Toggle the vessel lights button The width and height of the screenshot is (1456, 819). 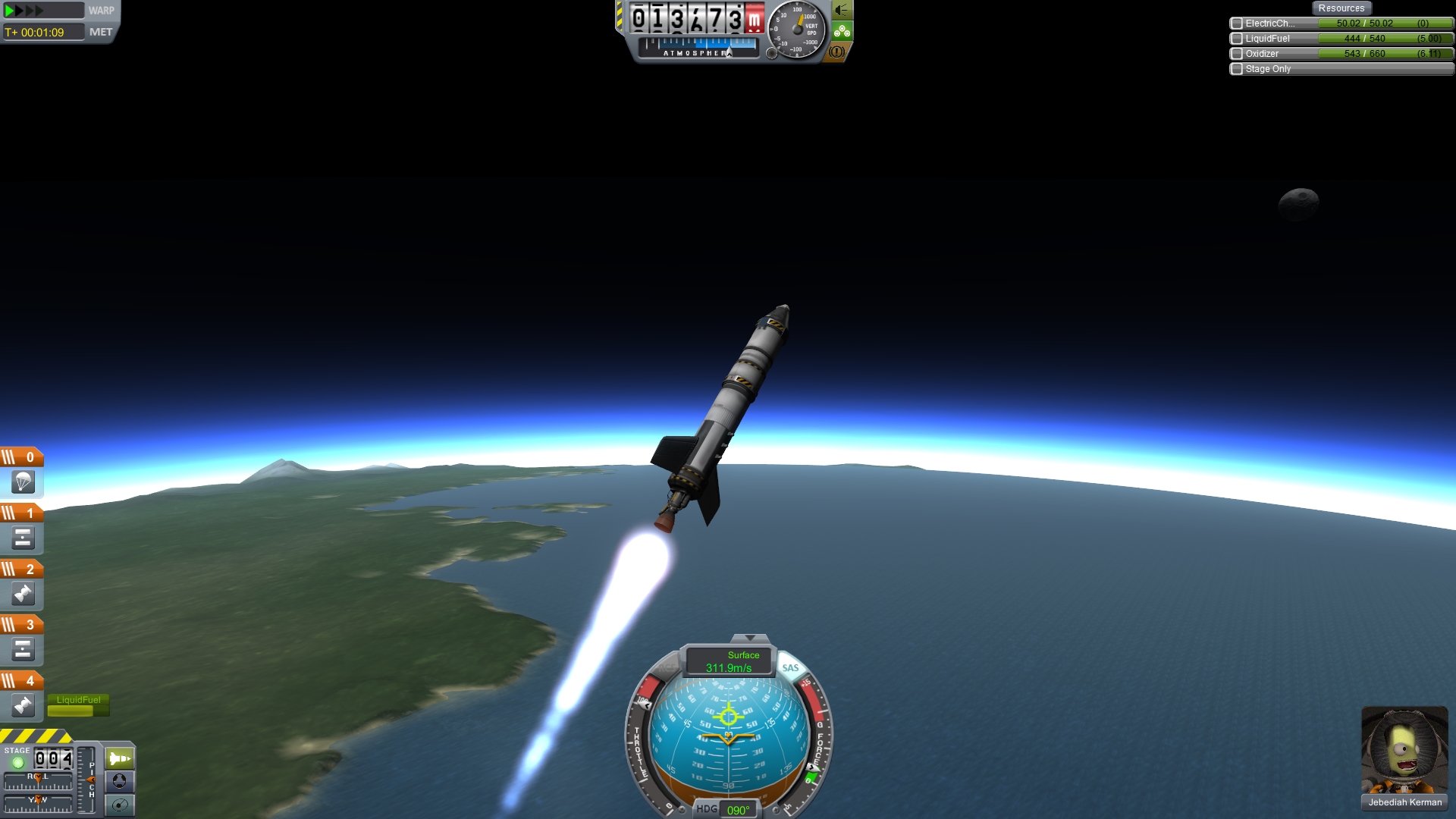842,10
